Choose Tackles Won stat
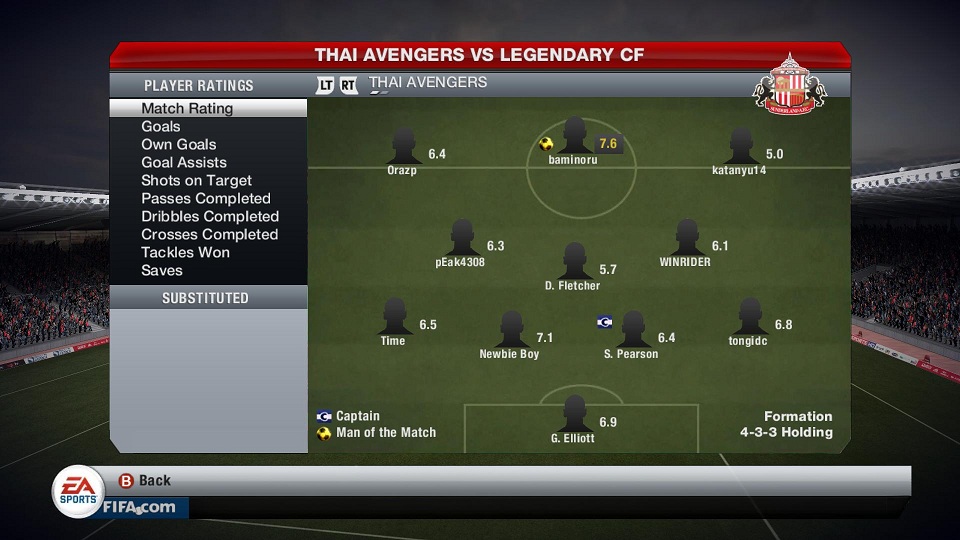Image resolution: width=960 pixels, height=540 pixels. [x=185, y=252]
